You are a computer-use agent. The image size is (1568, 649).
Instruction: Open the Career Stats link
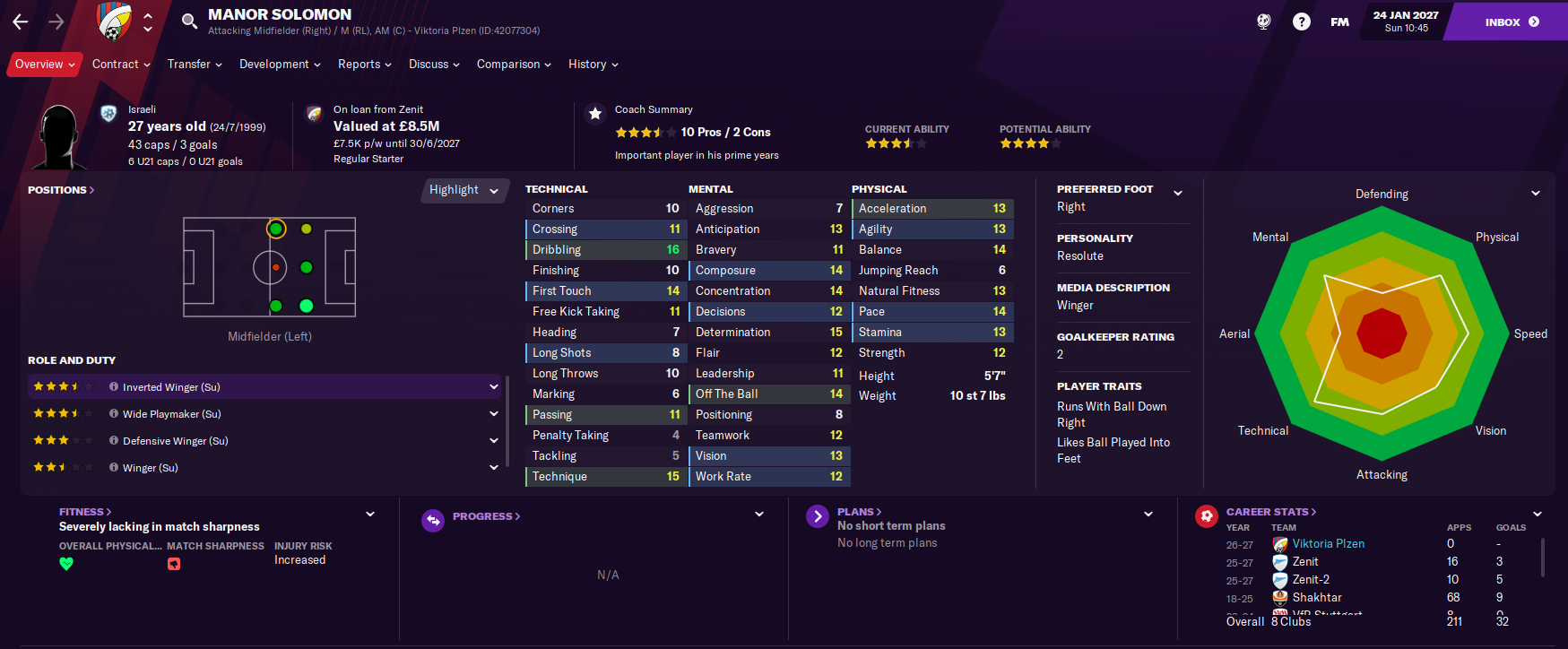pos(1271,512)
